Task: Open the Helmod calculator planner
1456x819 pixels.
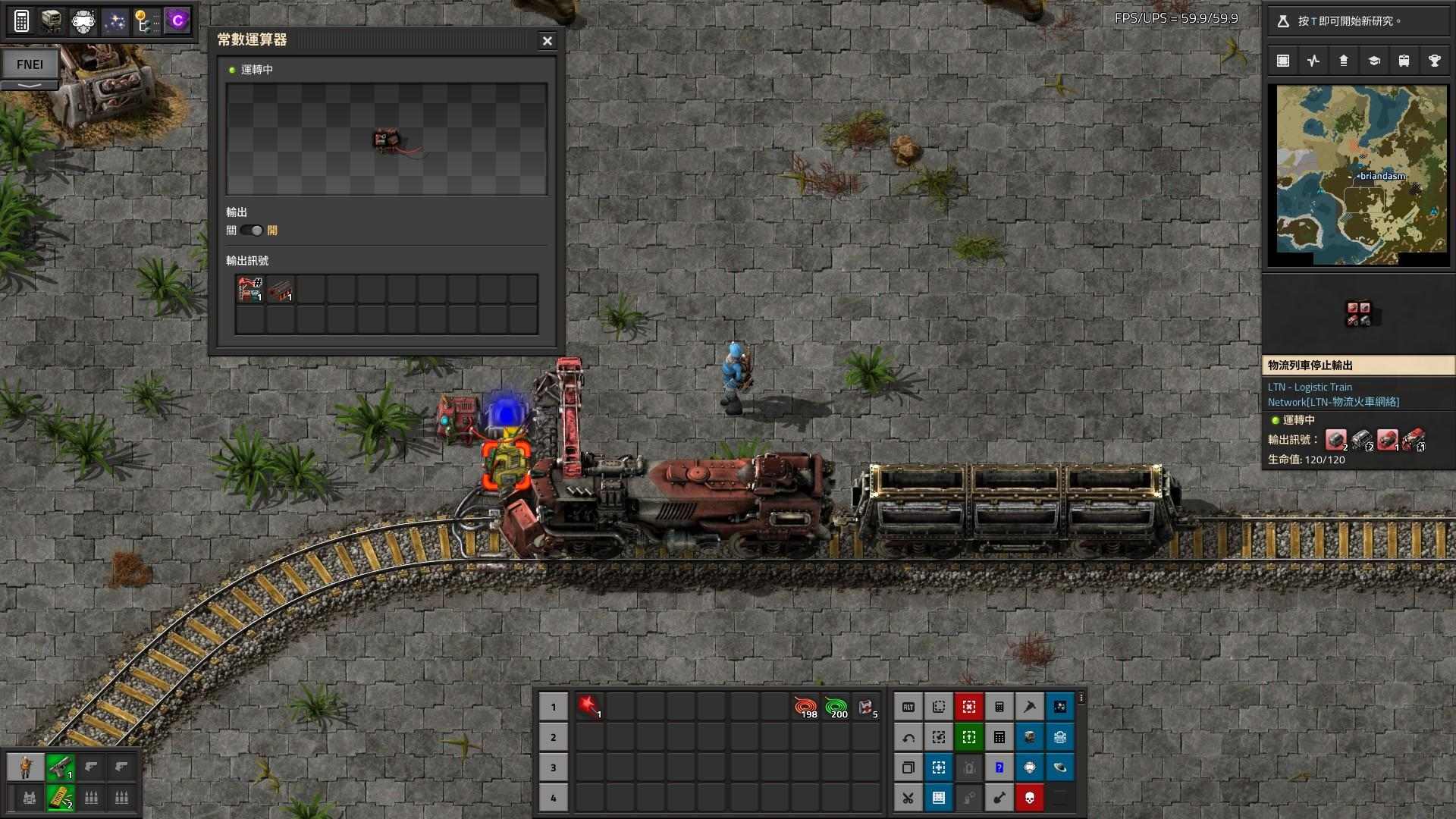Action: pos(23,20)
